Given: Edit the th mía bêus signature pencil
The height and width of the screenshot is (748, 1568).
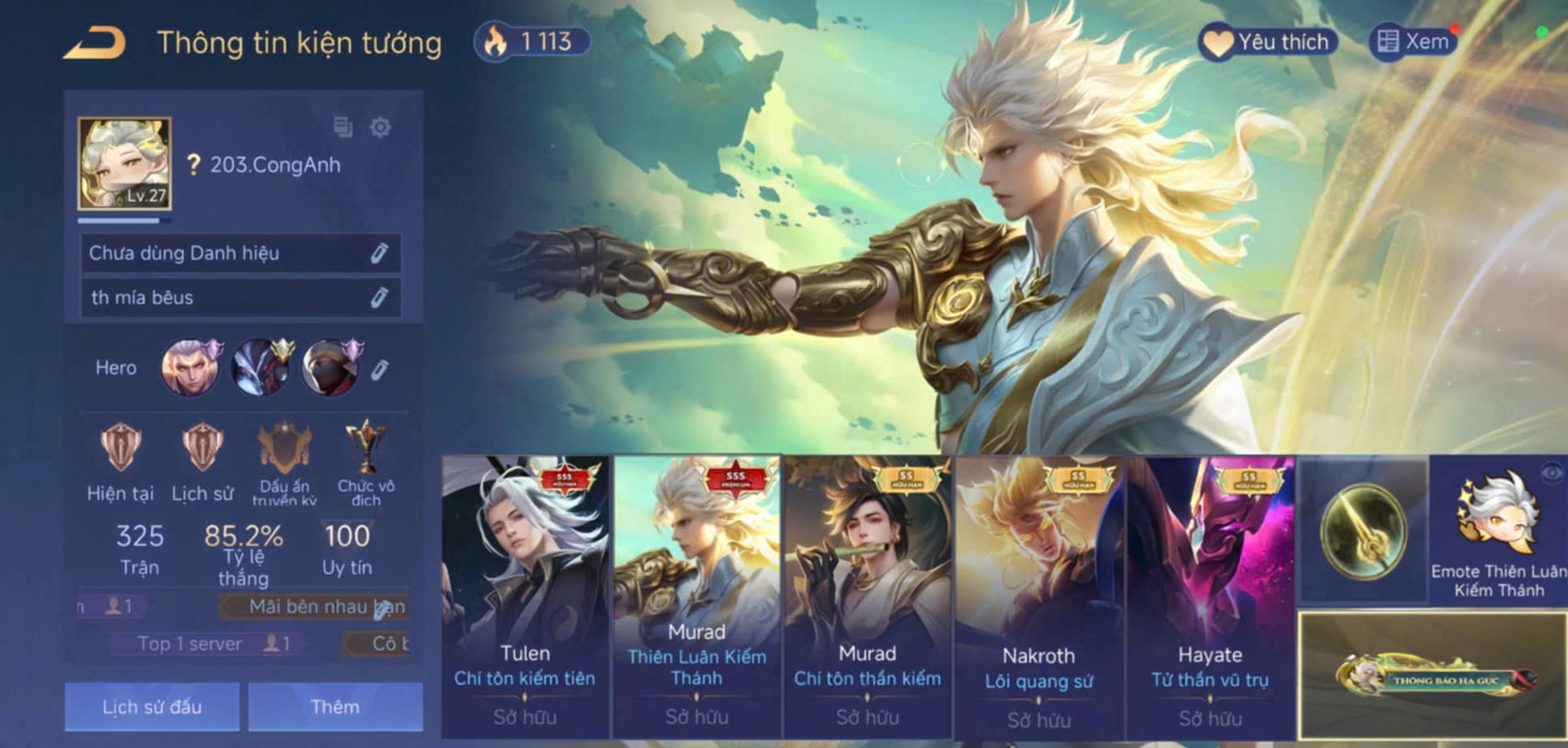Looking at the screenshot, I should (x=379, y=297).
